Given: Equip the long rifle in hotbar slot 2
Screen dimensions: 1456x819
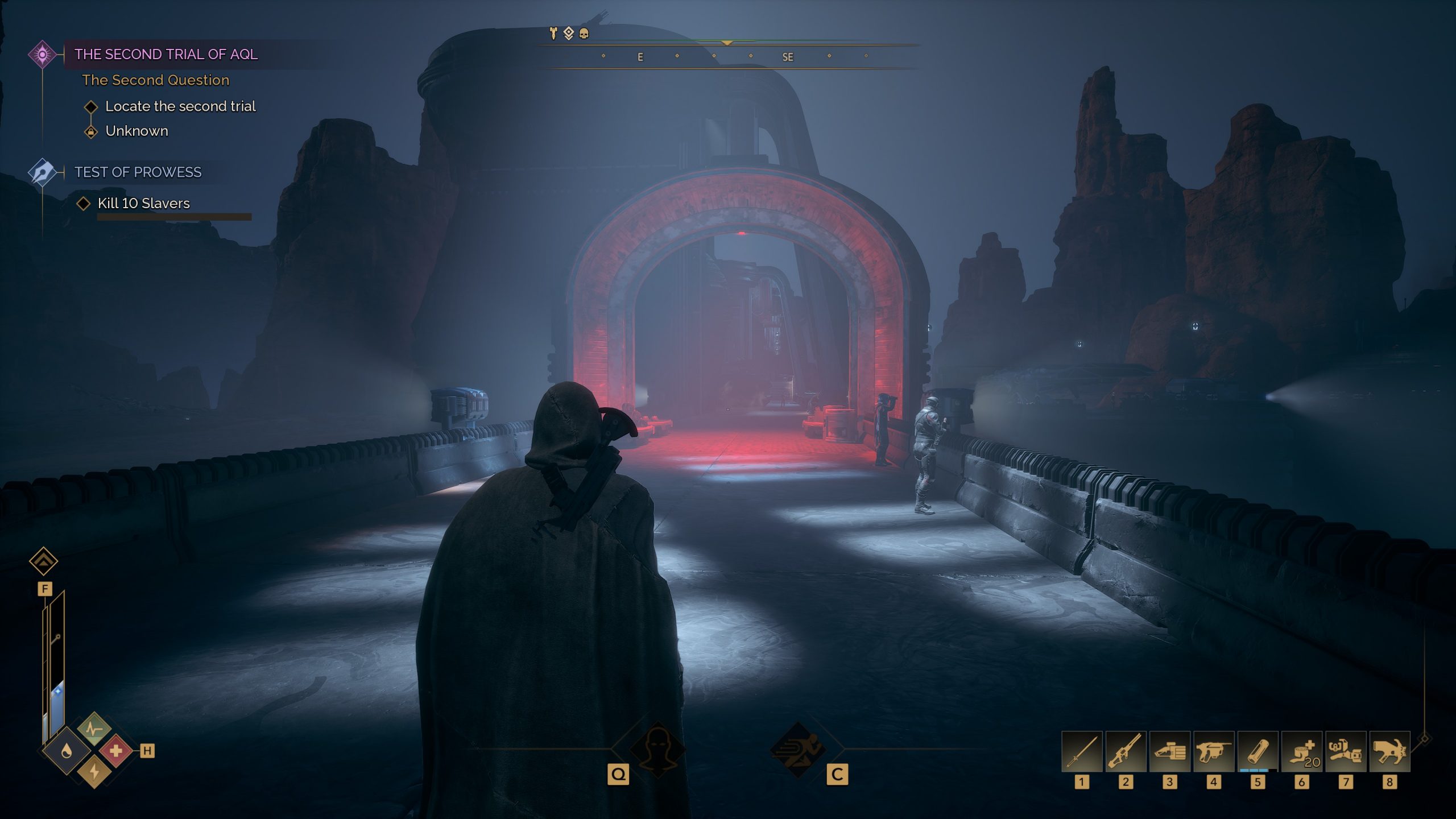Looking at the screenshot, I should tap(1126, 751).
